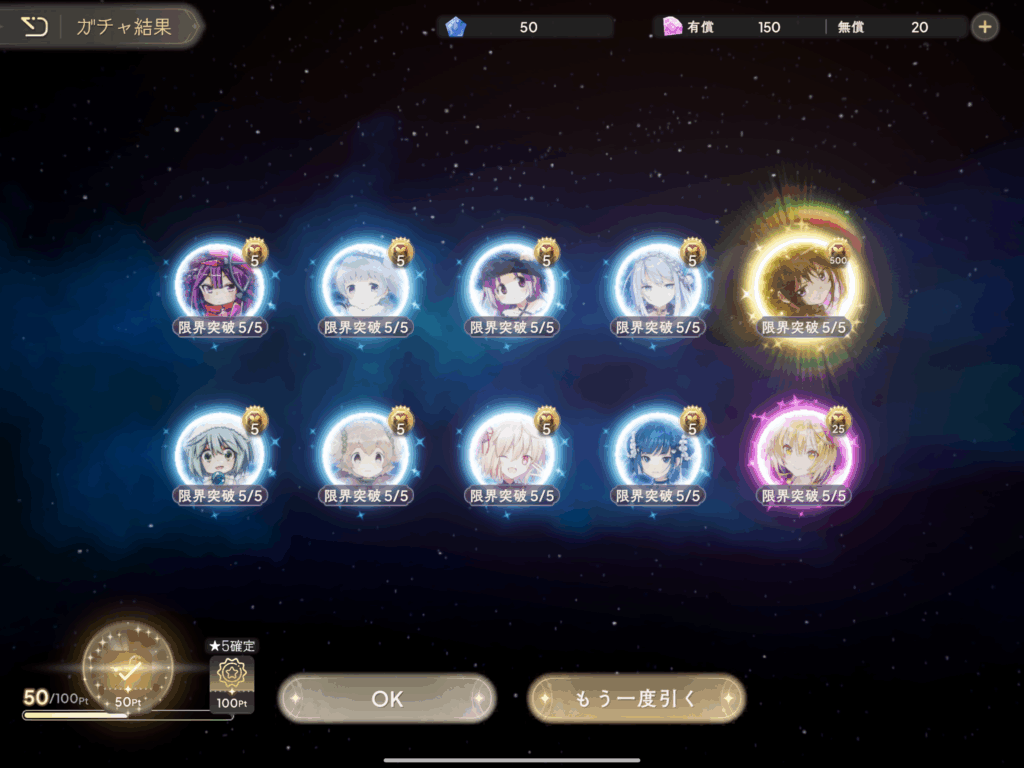Add gems with the plus button
This screenshot has height=768, width=1024.
click(985, 27)
